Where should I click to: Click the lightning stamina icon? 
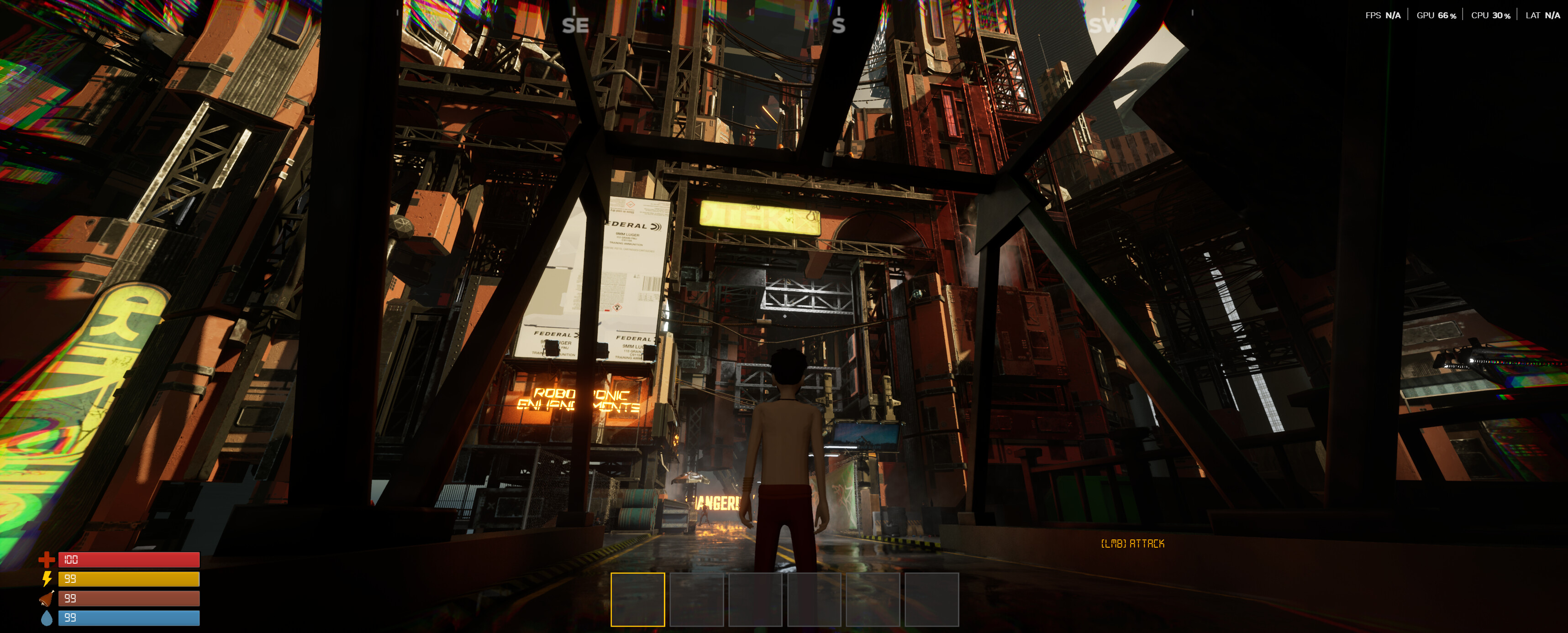[x=47, y=580]
